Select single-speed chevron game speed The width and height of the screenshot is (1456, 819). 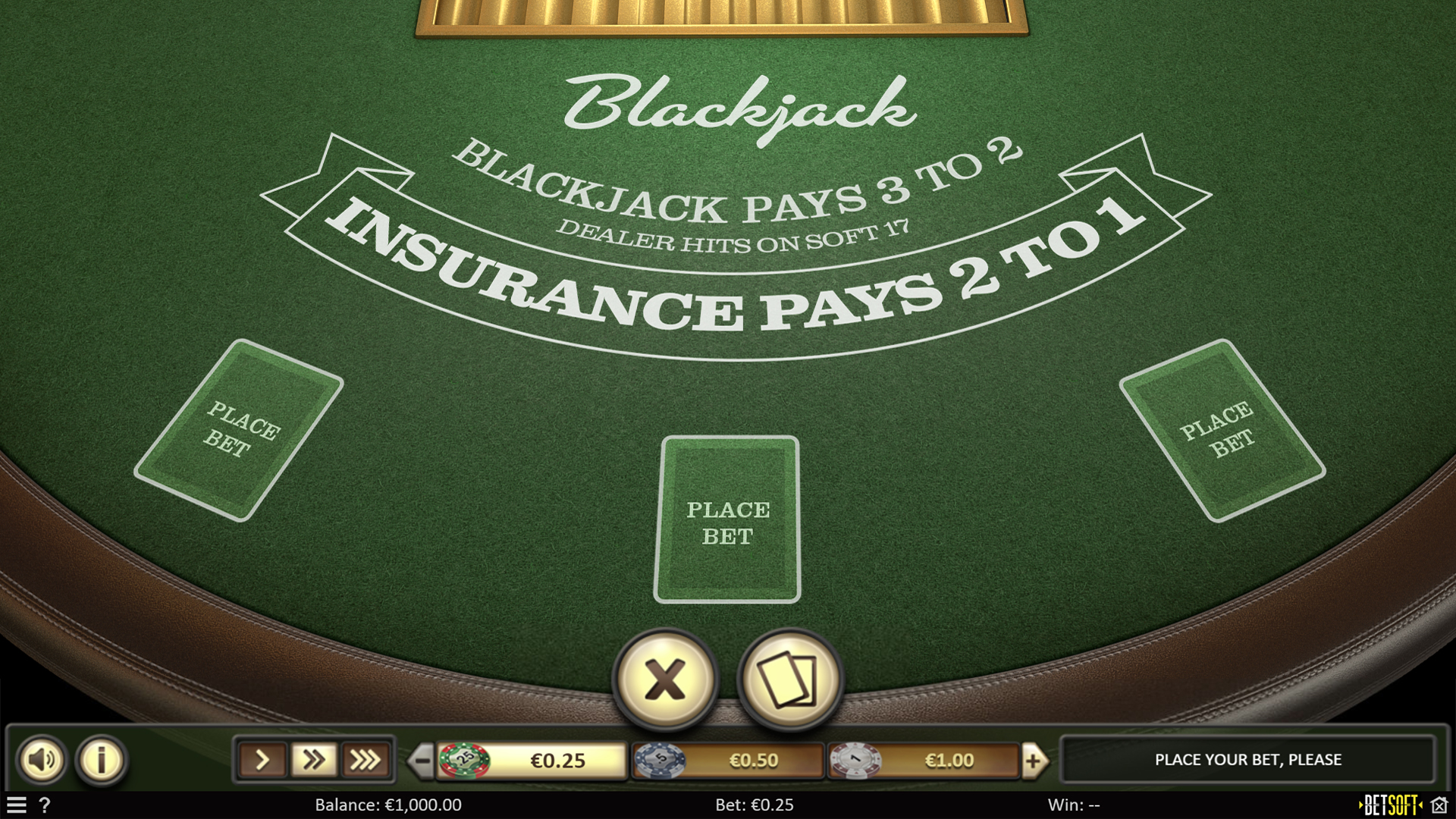(262, 759)
